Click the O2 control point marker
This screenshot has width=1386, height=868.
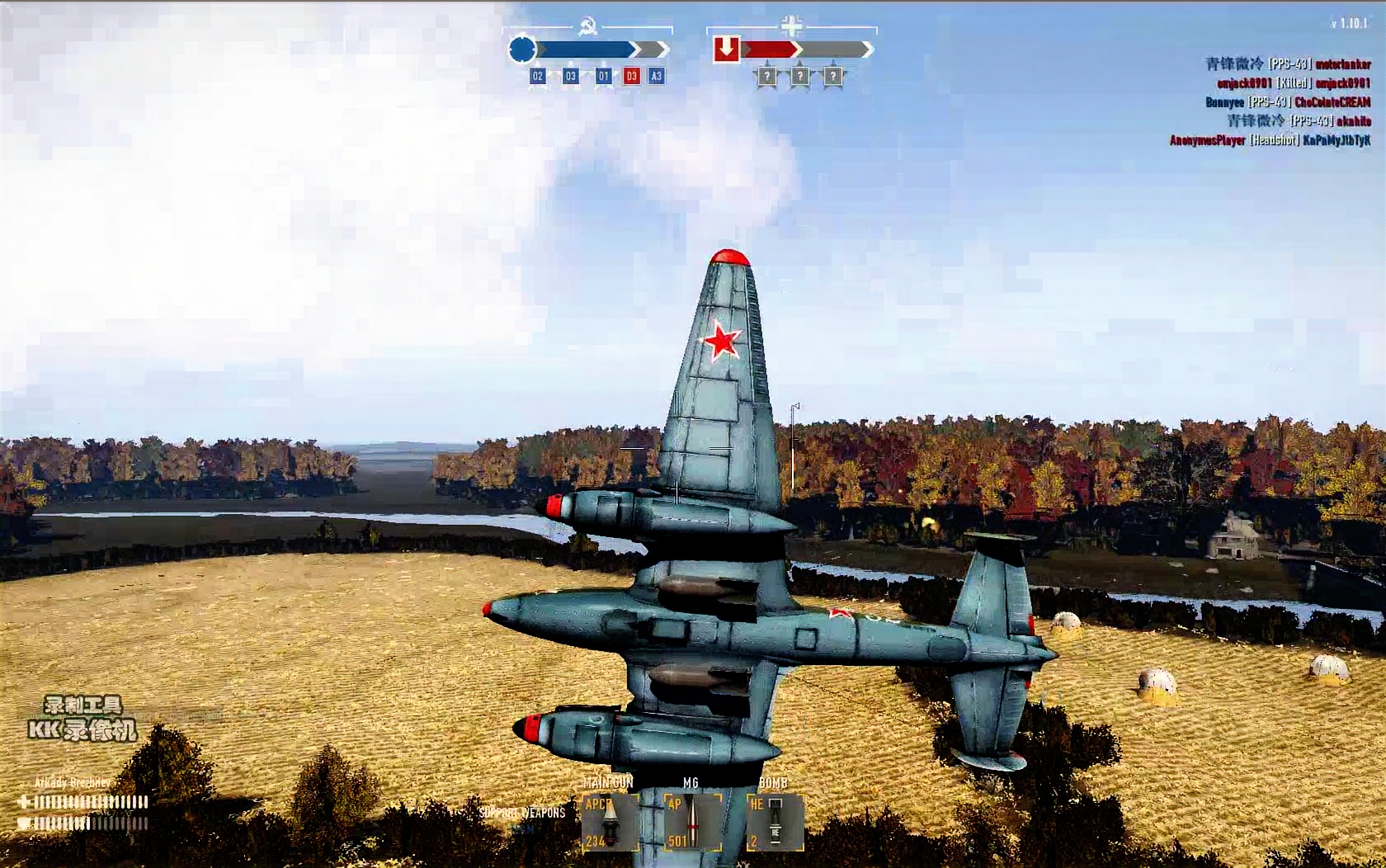[538, 76]
